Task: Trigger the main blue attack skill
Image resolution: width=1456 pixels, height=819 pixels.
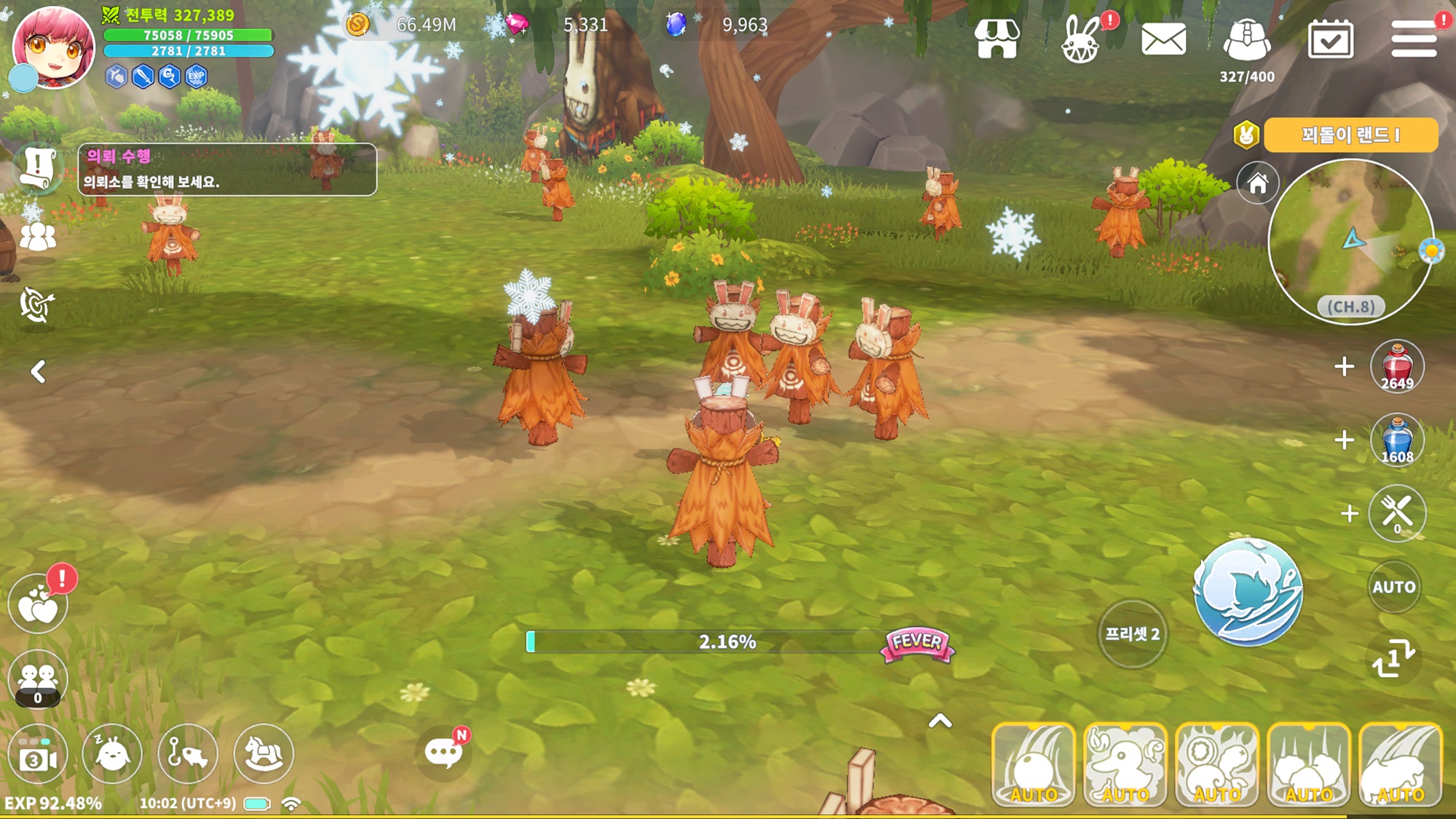Action: click(1248, 591)
